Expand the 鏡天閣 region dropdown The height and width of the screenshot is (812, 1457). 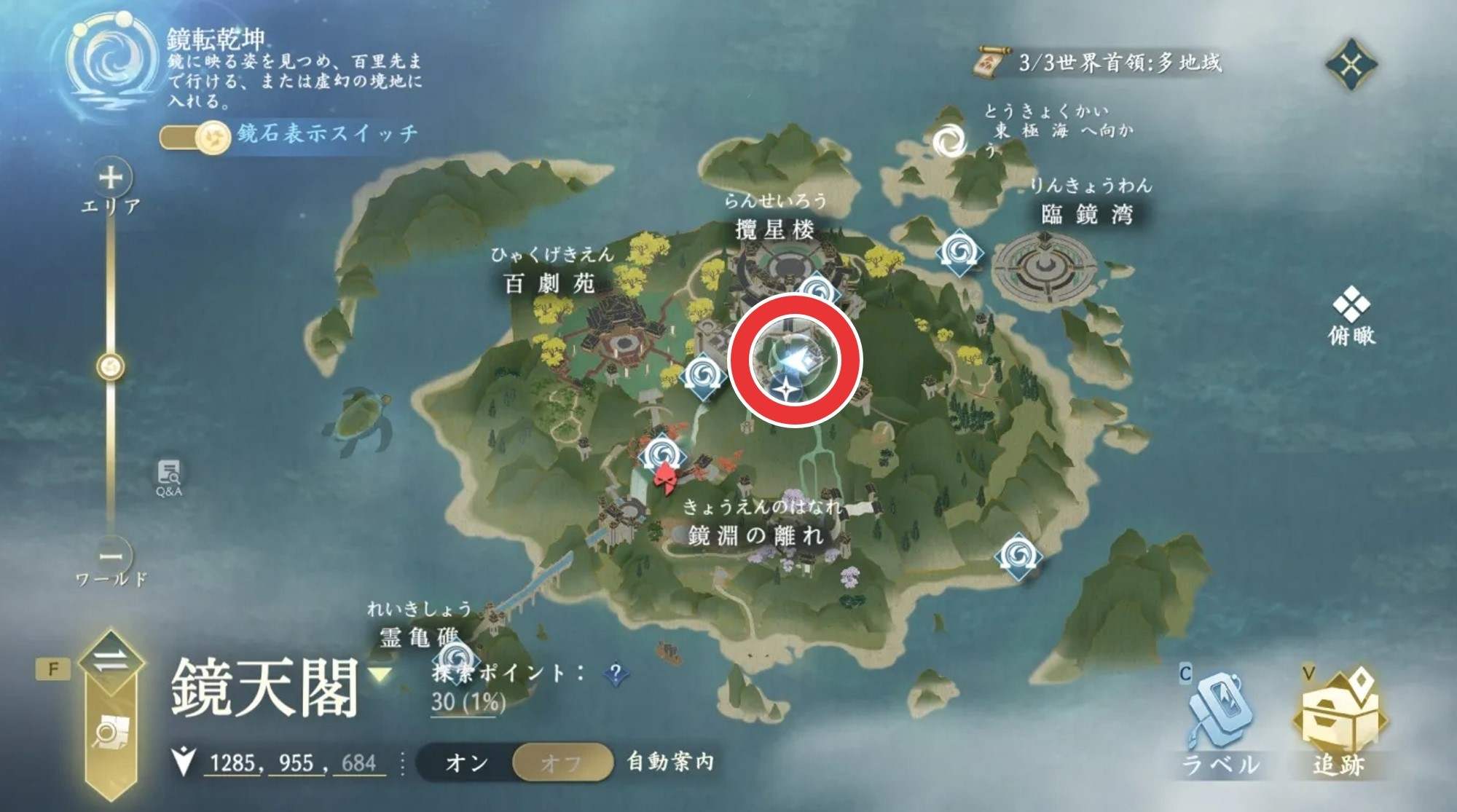pyautogui.click(x=379, y=676)
